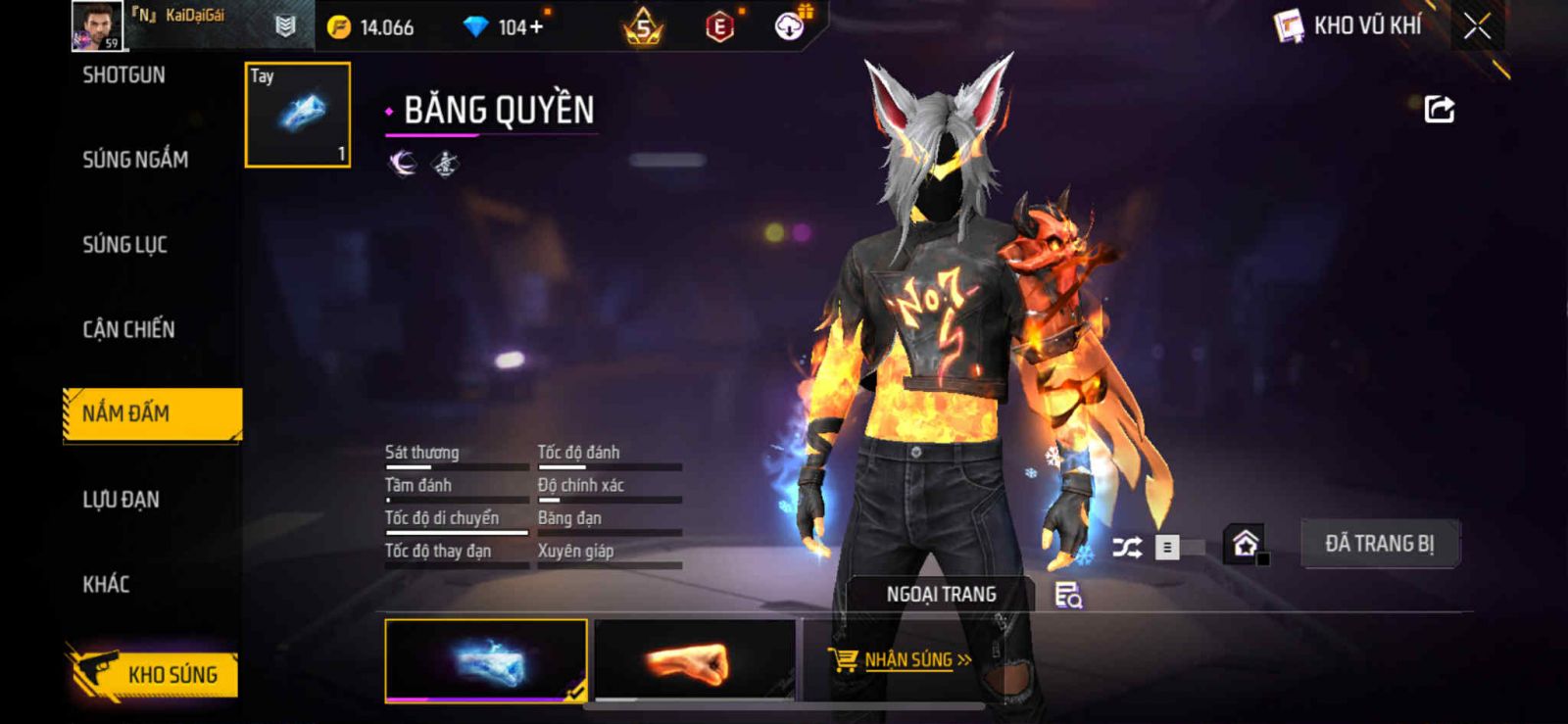
Task: Click the ĐÃ TRANG BỊ button
Action: [1379, 544]
